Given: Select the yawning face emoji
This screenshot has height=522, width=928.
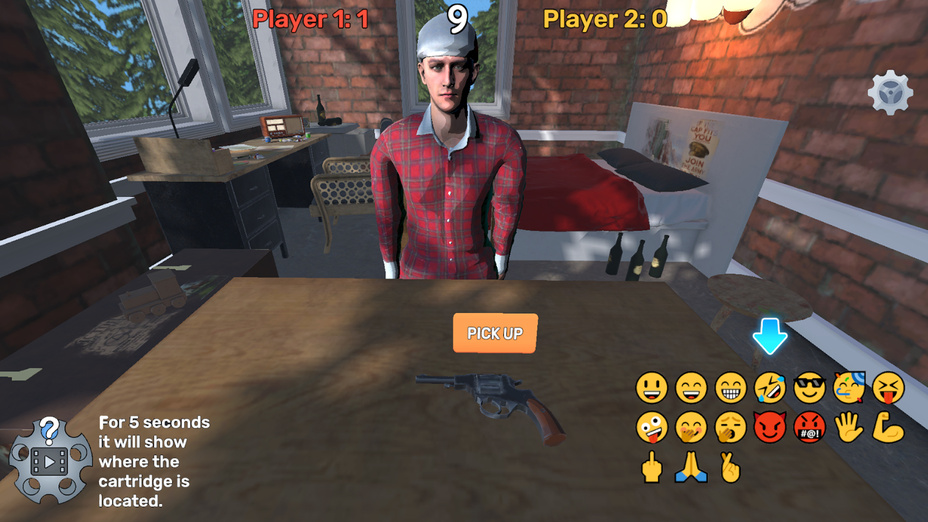Looking at the screenshot, I should (x=731, y=427).
